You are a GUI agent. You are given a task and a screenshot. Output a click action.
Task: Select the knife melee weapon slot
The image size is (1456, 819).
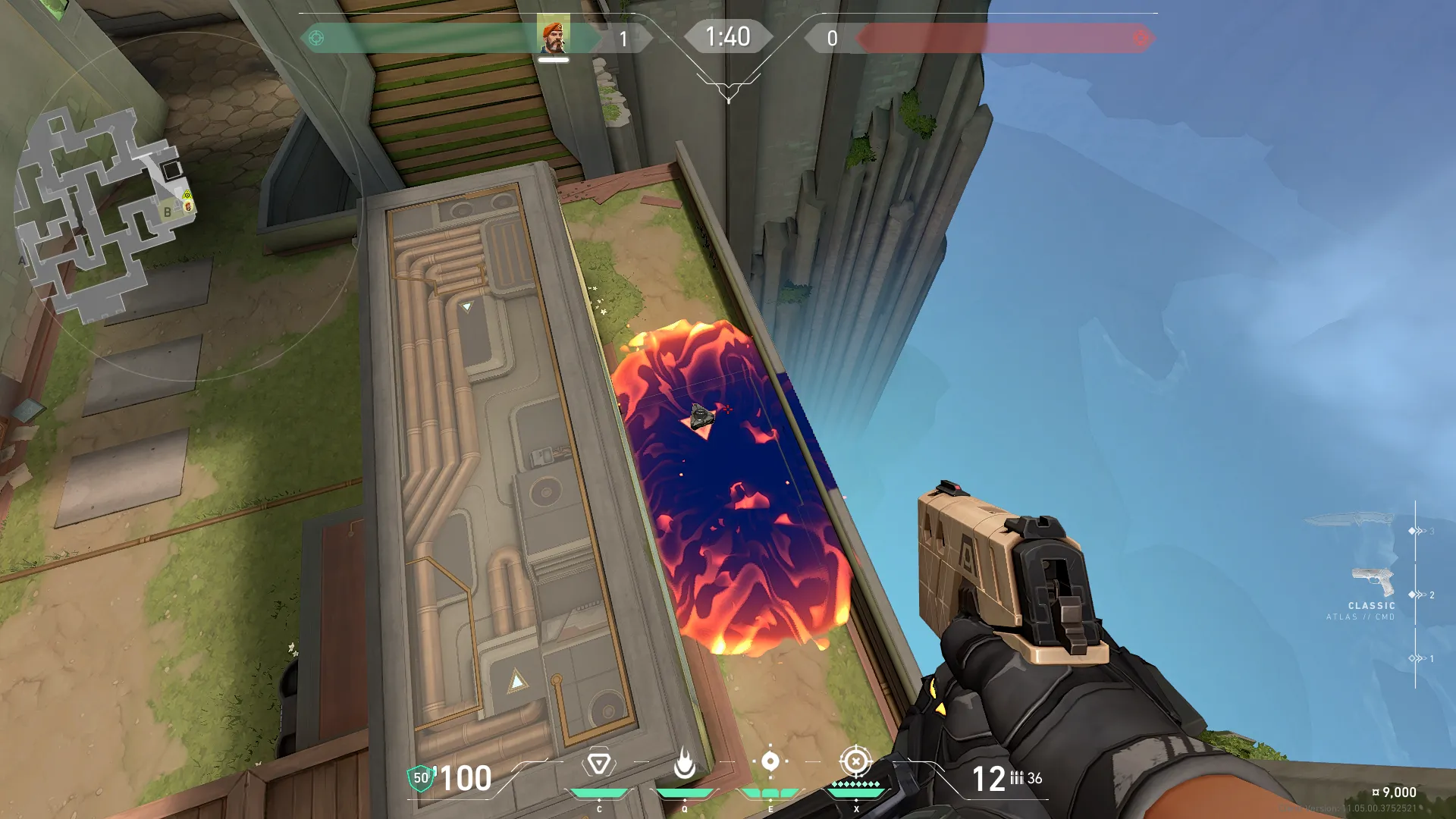(1350, 519)
